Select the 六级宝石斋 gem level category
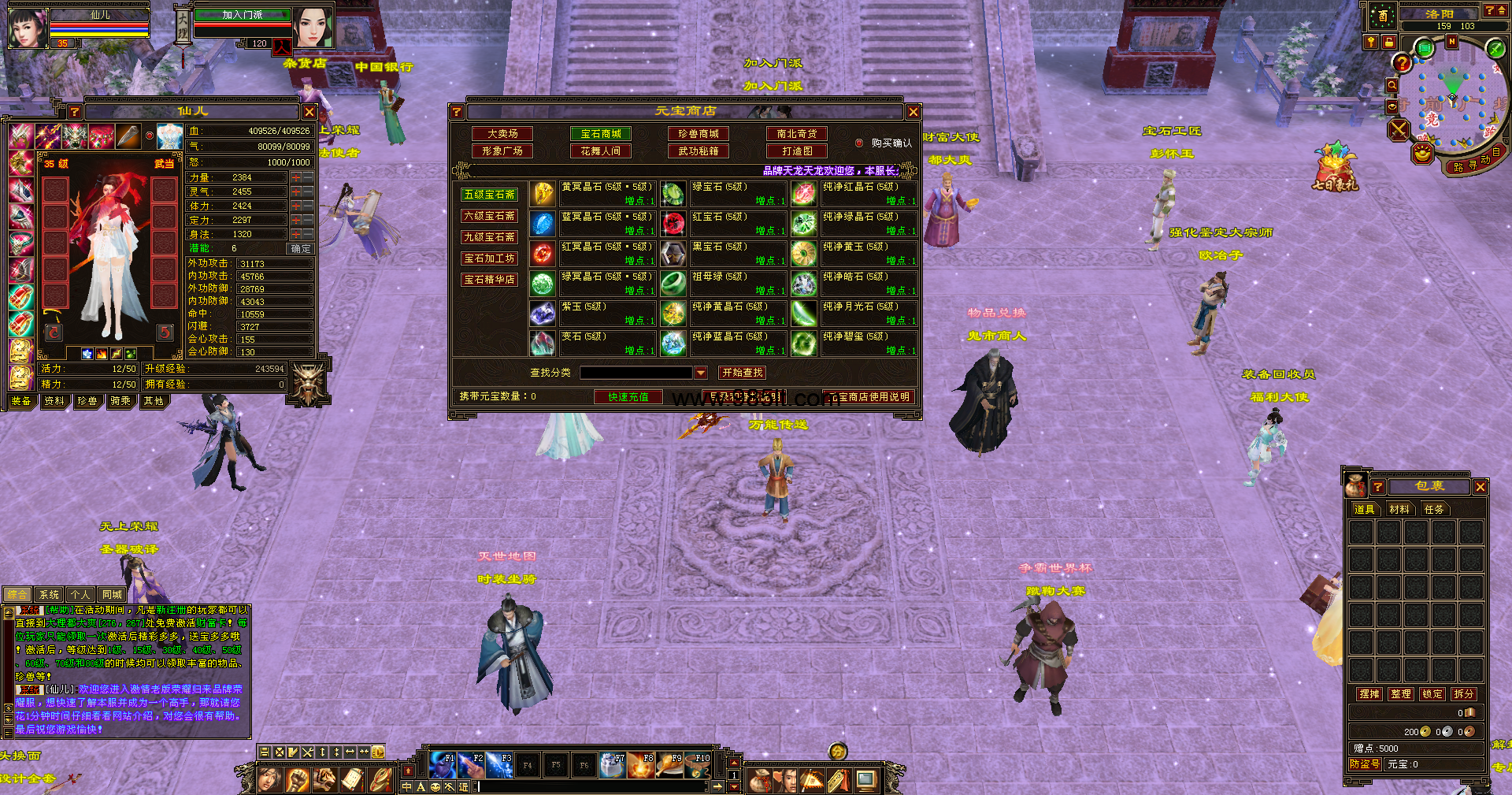The width and height of the screenshot is (1512, 795). pyautogui.click(x=489, y=216)
